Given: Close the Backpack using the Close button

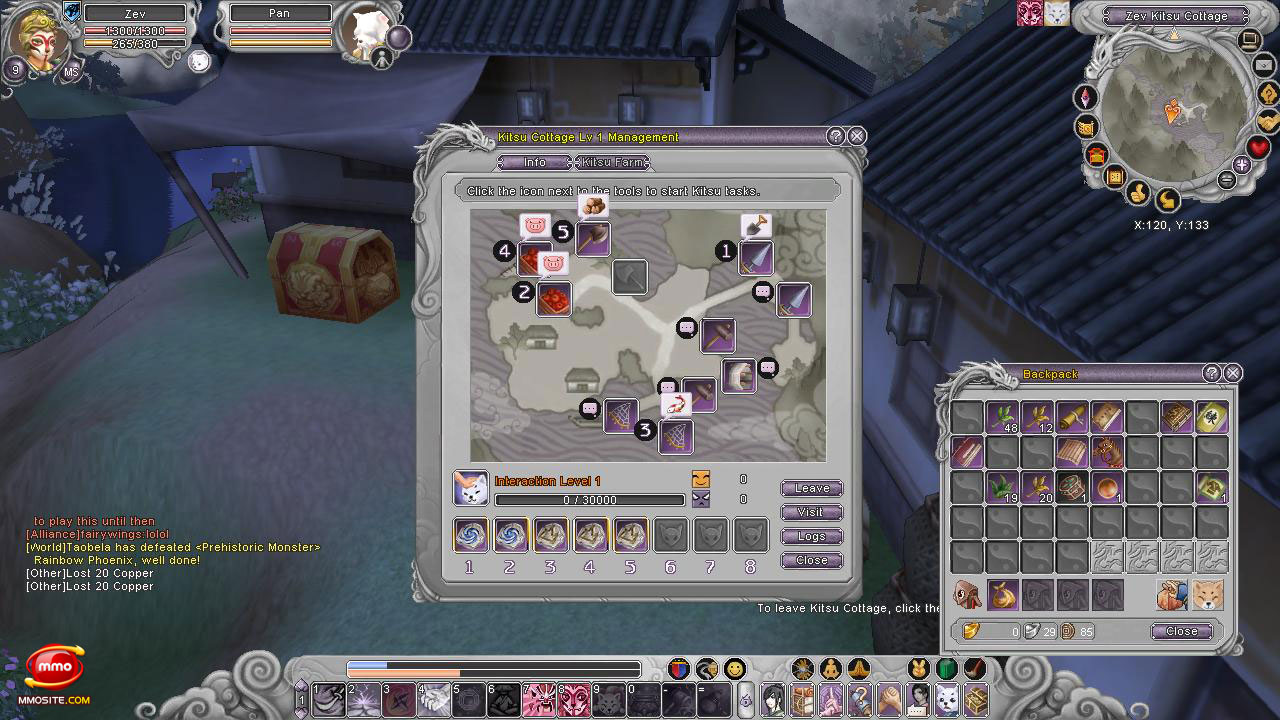Looking at the screenshot, I should click(x=1181, y=631).
